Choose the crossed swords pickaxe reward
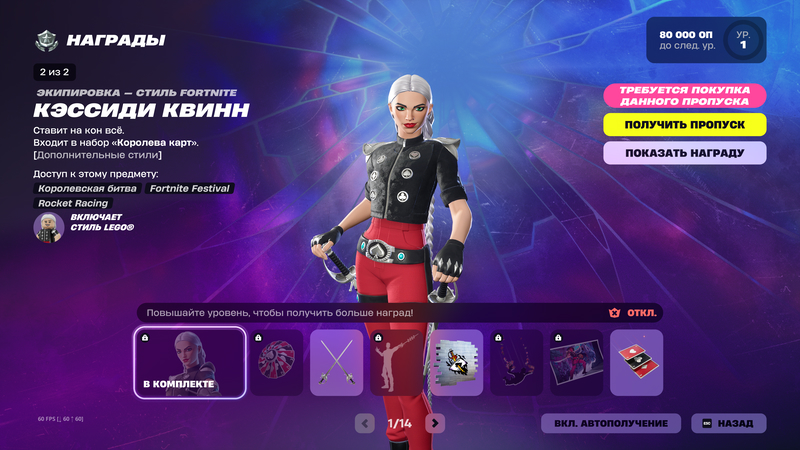The width and height of the screenshot is (800, 450). tap(336, 362)
